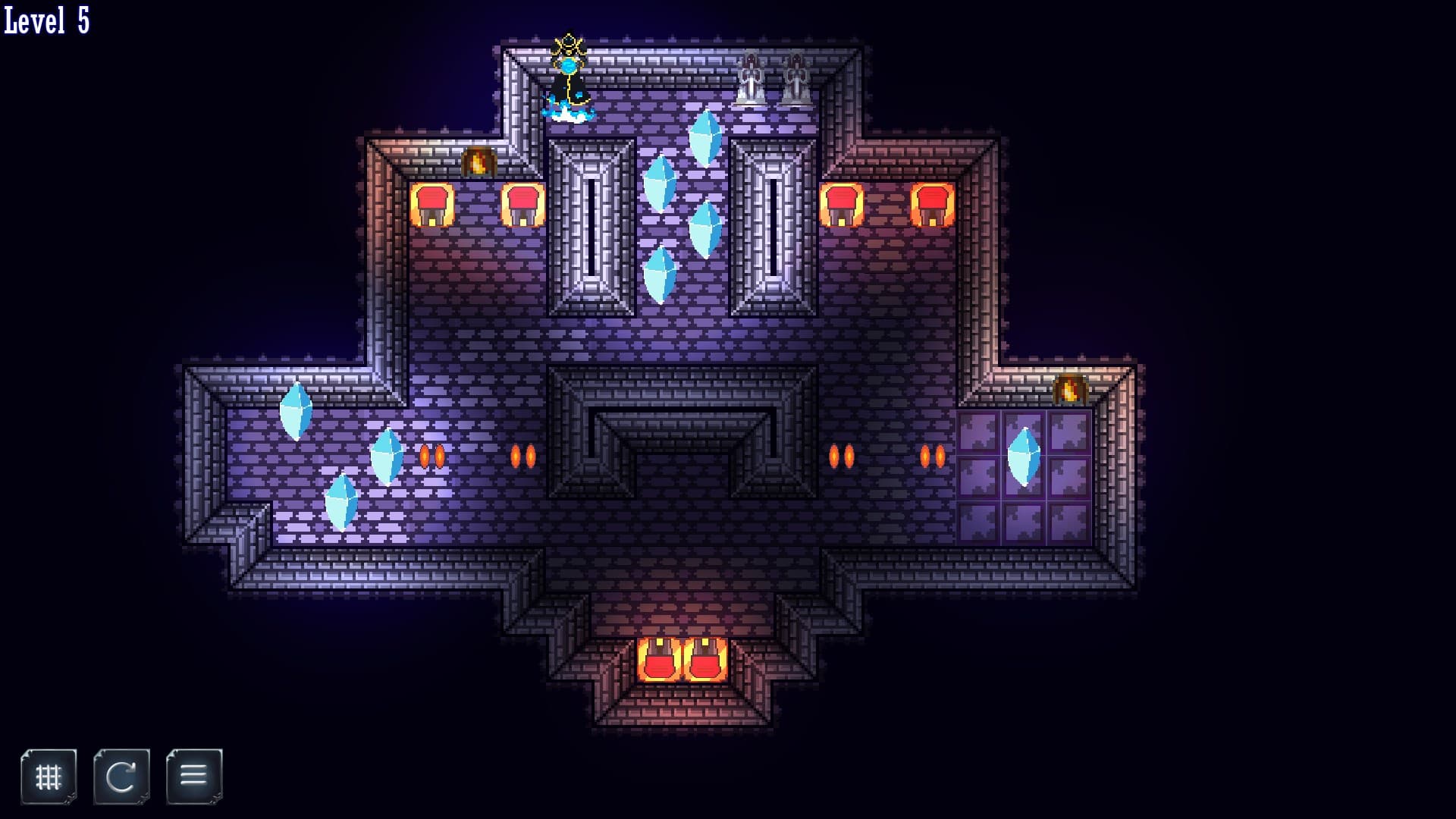Click the leftmost red chest on upper ledge

point(432,205)
